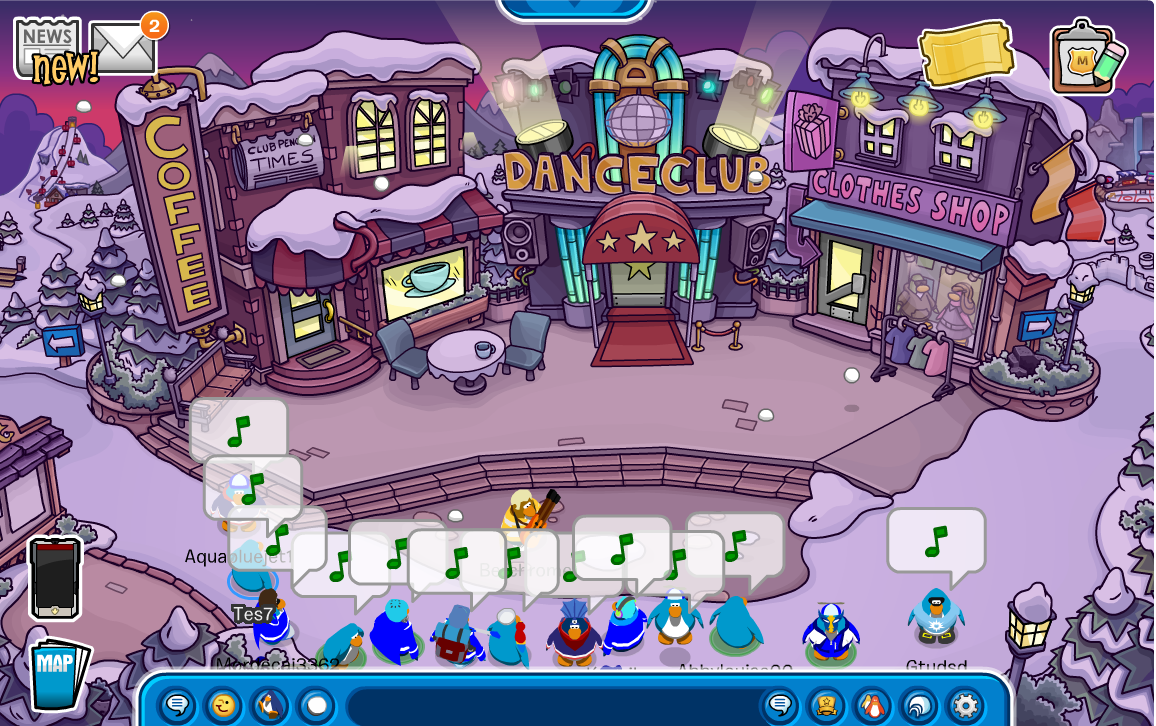
Task: Open the penguin actions menu
Action: tap(270, 706)
